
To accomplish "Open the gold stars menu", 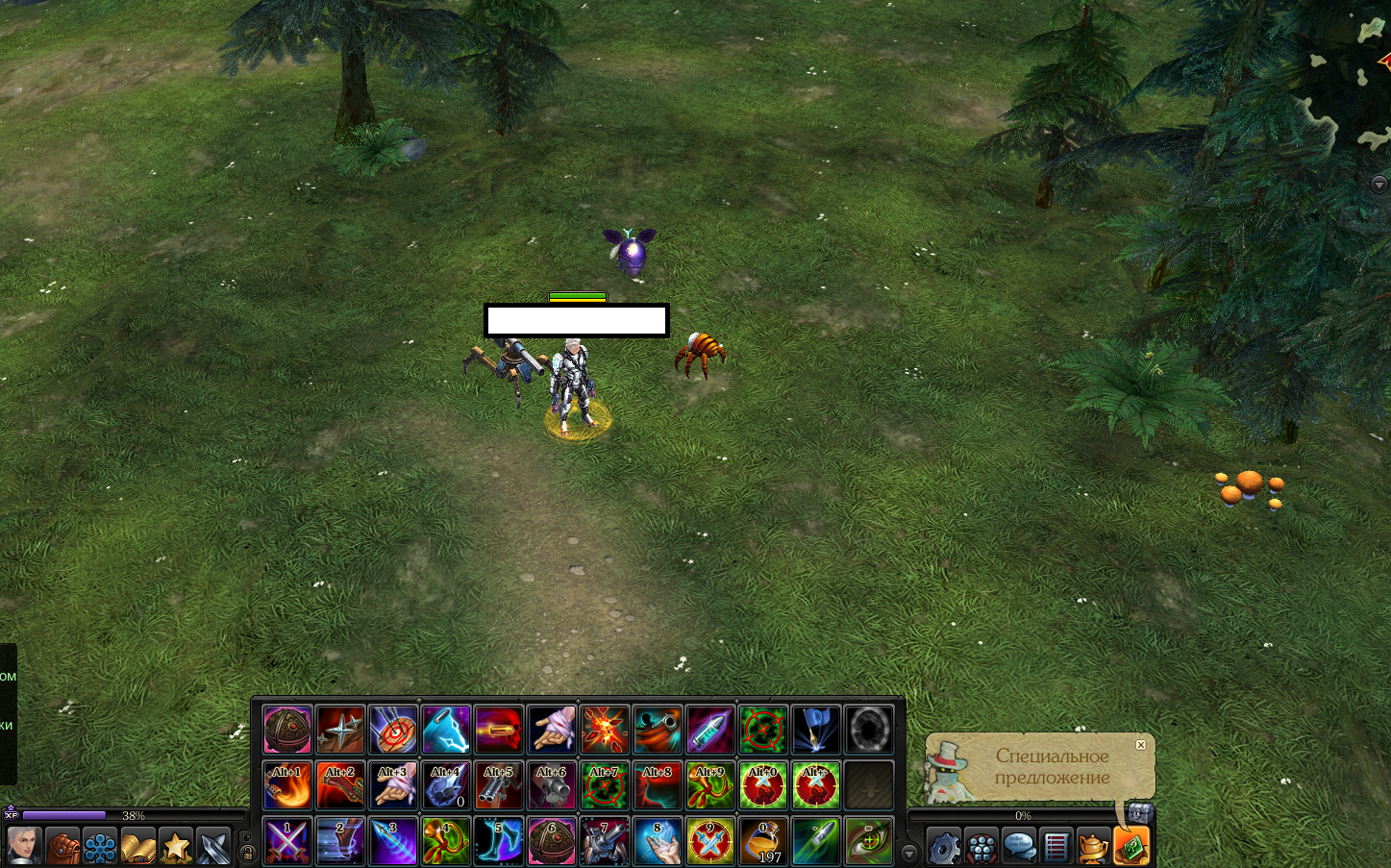I will [x=176, y=847].
